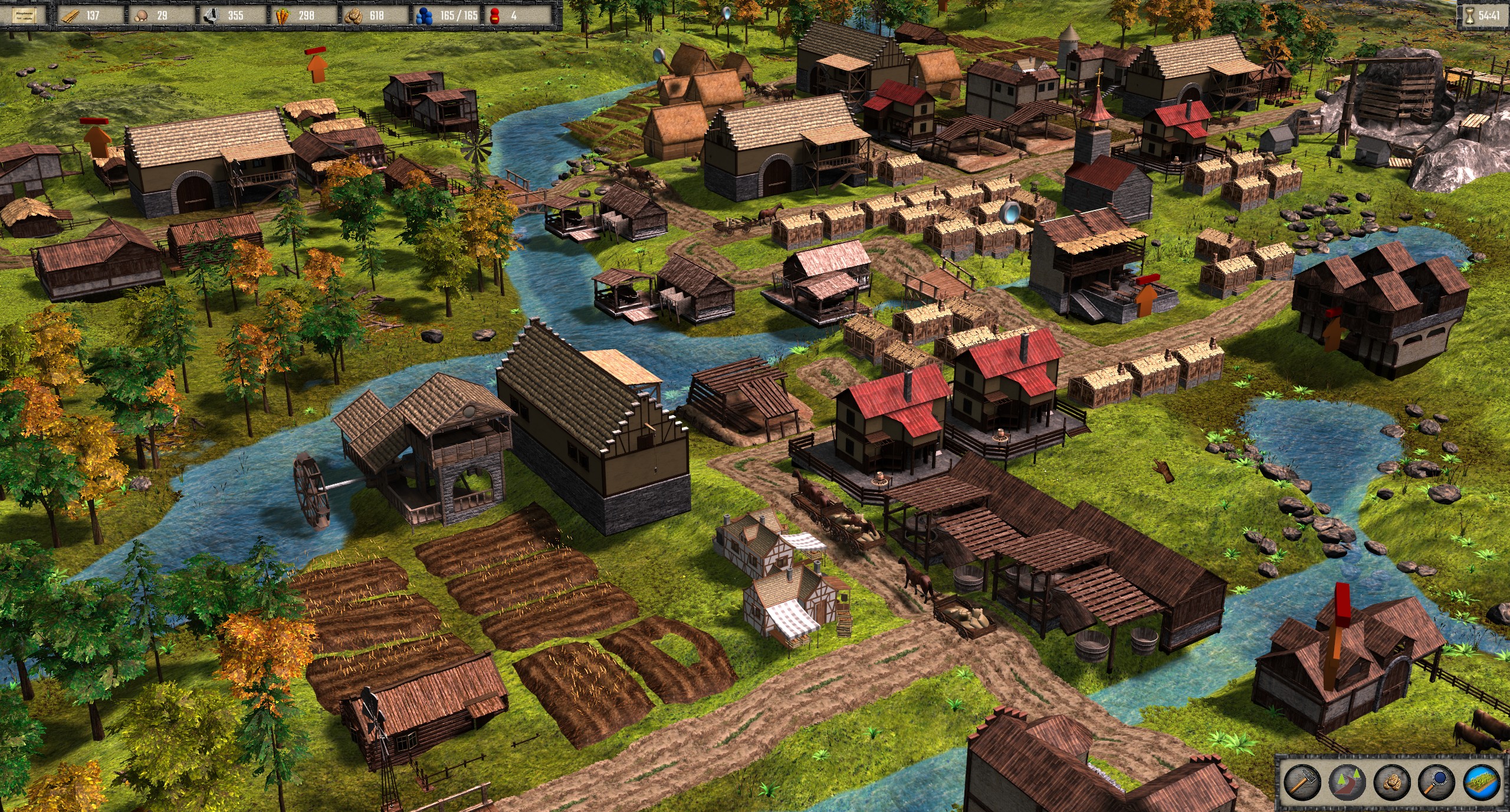
Task: Choose the farmland field overlay button
Action: [x=1482, y=782]
